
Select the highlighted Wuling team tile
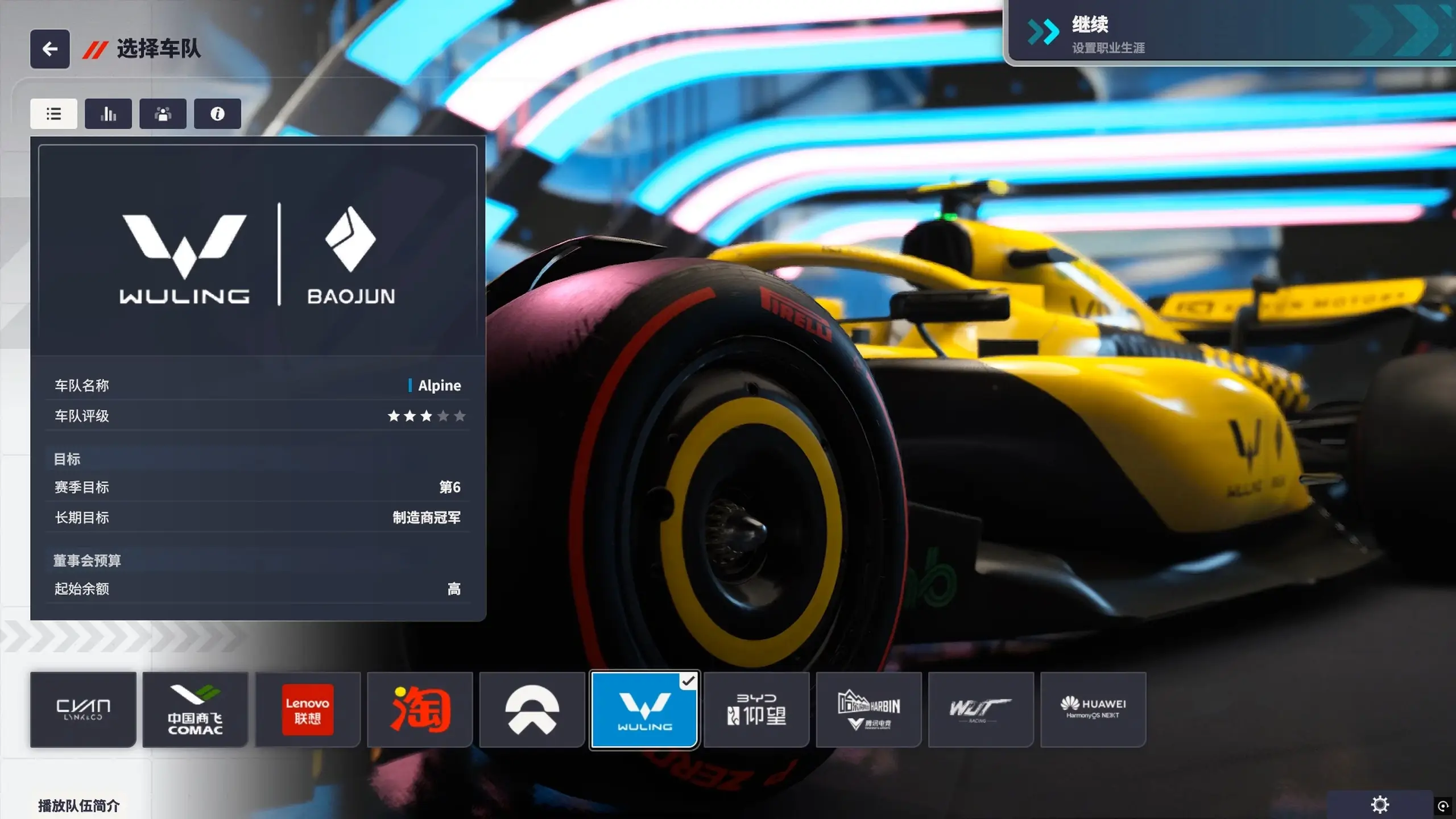click(644, 710)
